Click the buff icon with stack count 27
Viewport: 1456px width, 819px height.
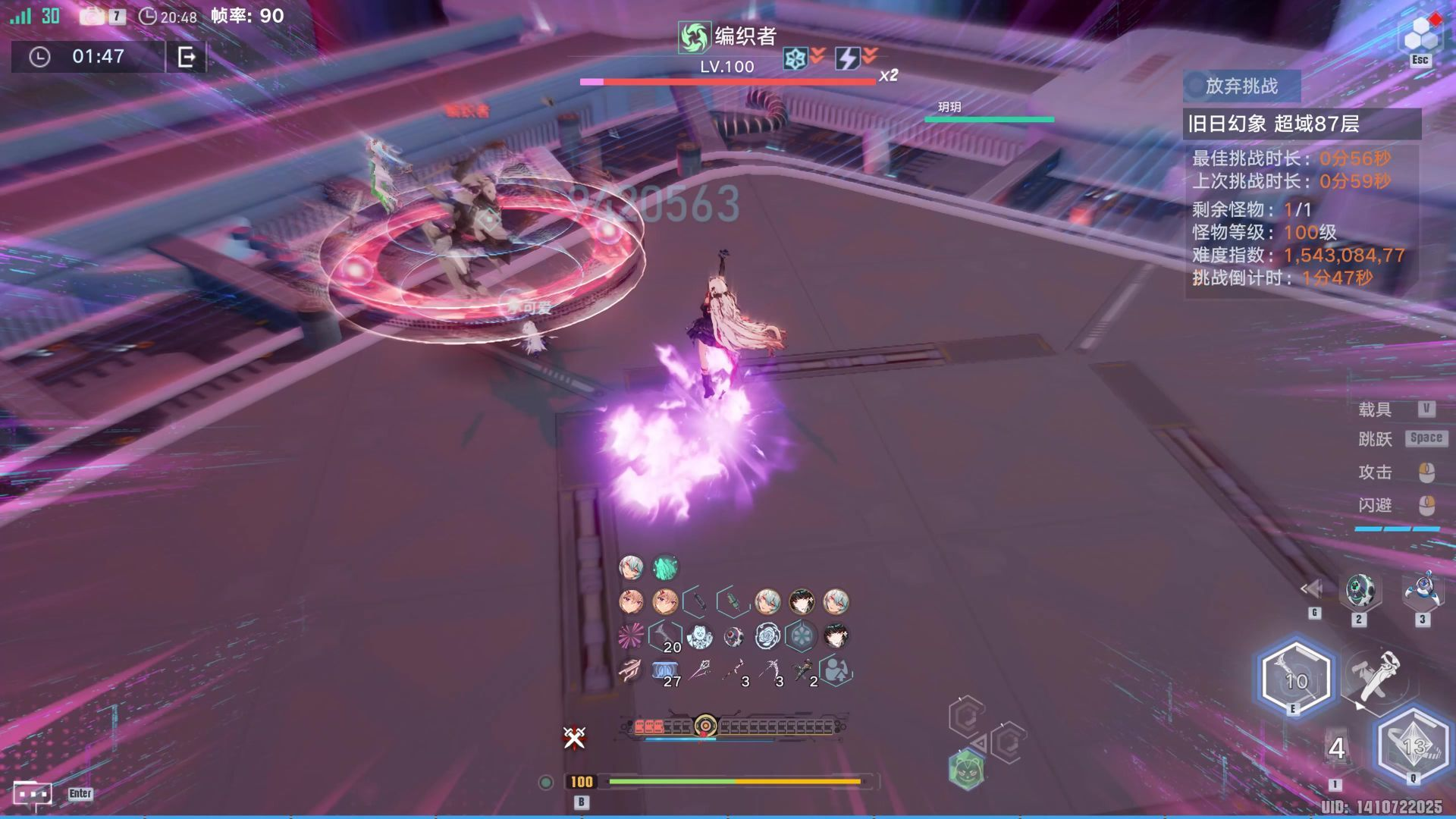[x=665, y=672]
